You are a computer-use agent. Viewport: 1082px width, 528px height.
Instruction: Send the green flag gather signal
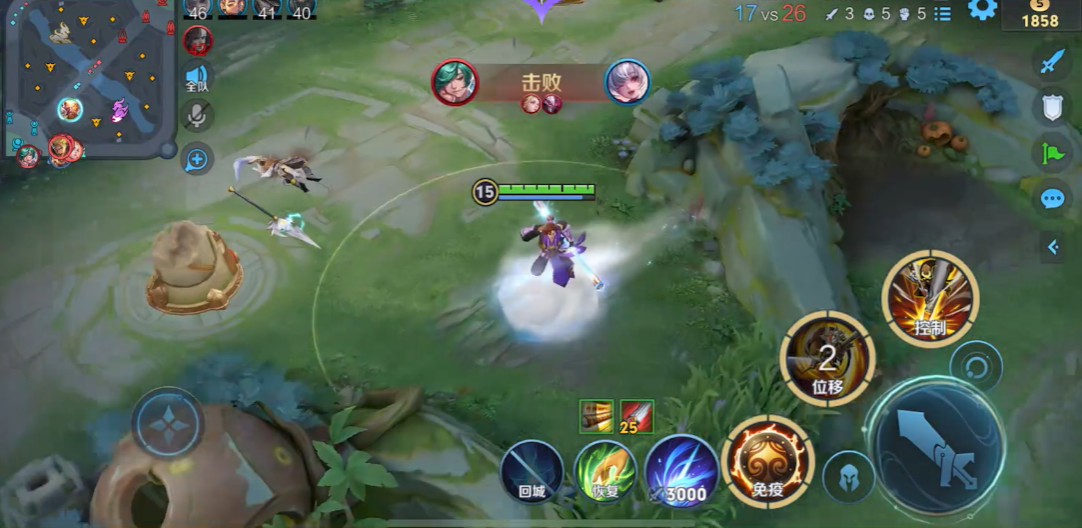point(1051,153)
